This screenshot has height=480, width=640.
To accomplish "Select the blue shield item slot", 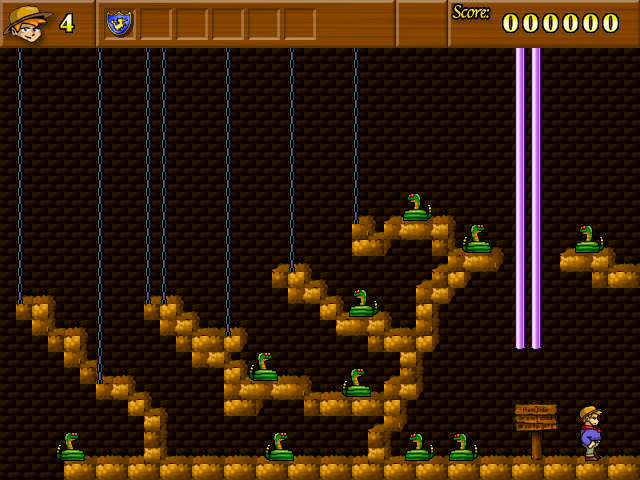I will pos(120,22).
